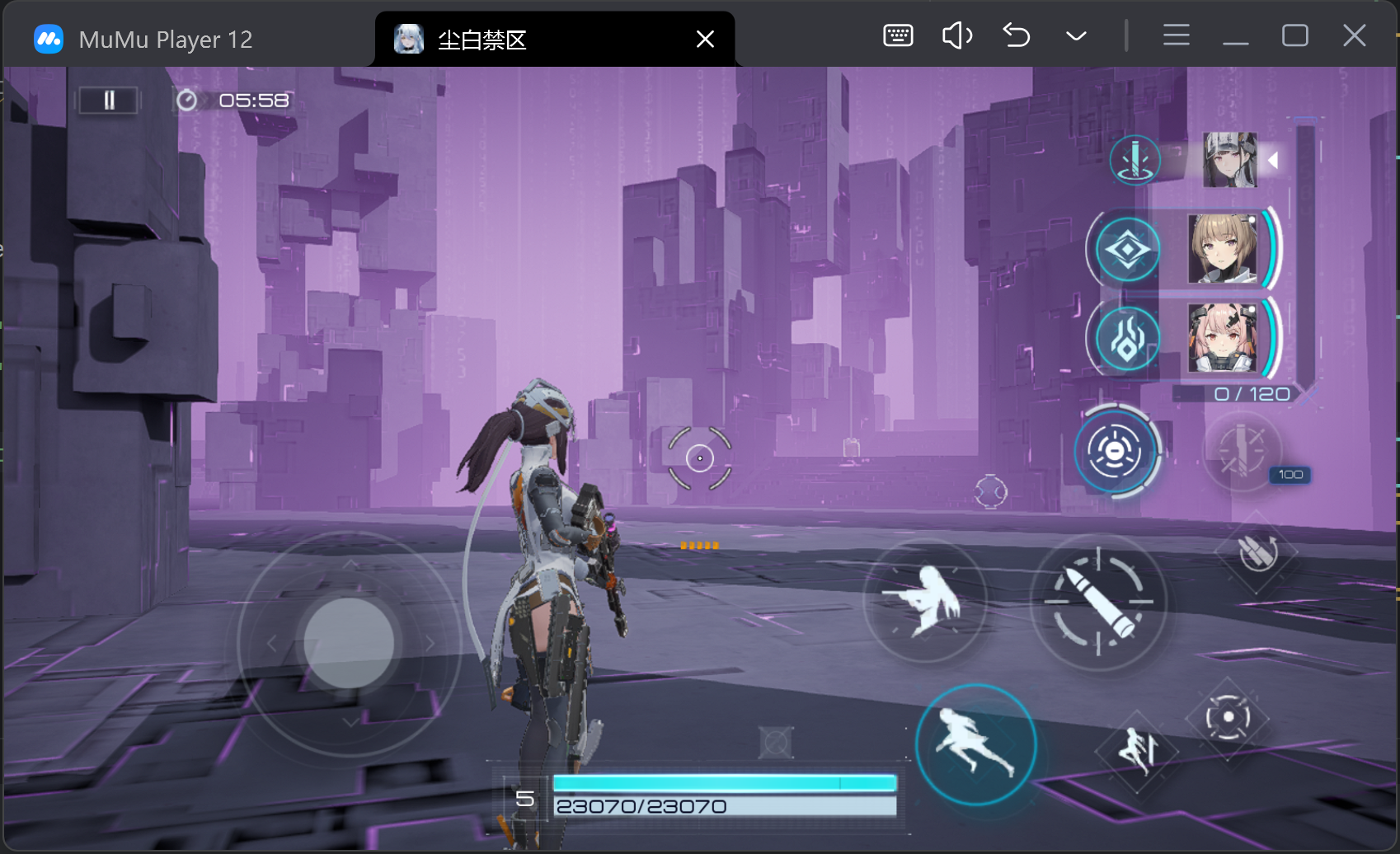
Task: Switch to the brown-haired teammate portrait
Action: [x=1222, y=249]
